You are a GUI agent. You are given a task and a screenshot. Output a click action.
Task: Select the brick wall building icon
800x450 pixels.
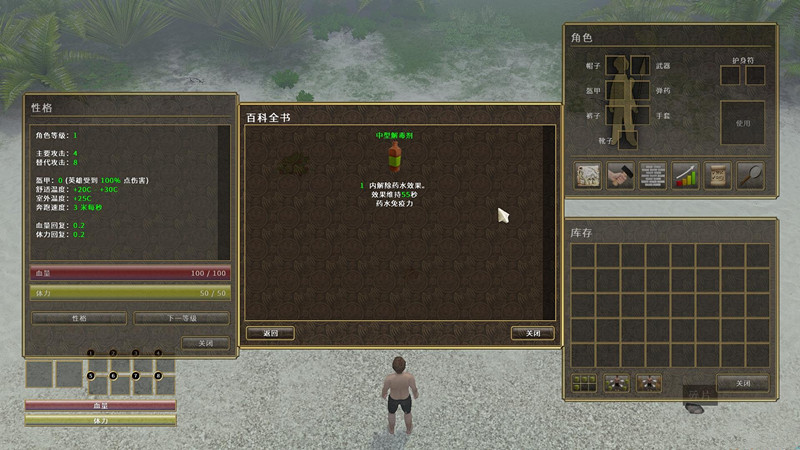click(x=652, y=175)
